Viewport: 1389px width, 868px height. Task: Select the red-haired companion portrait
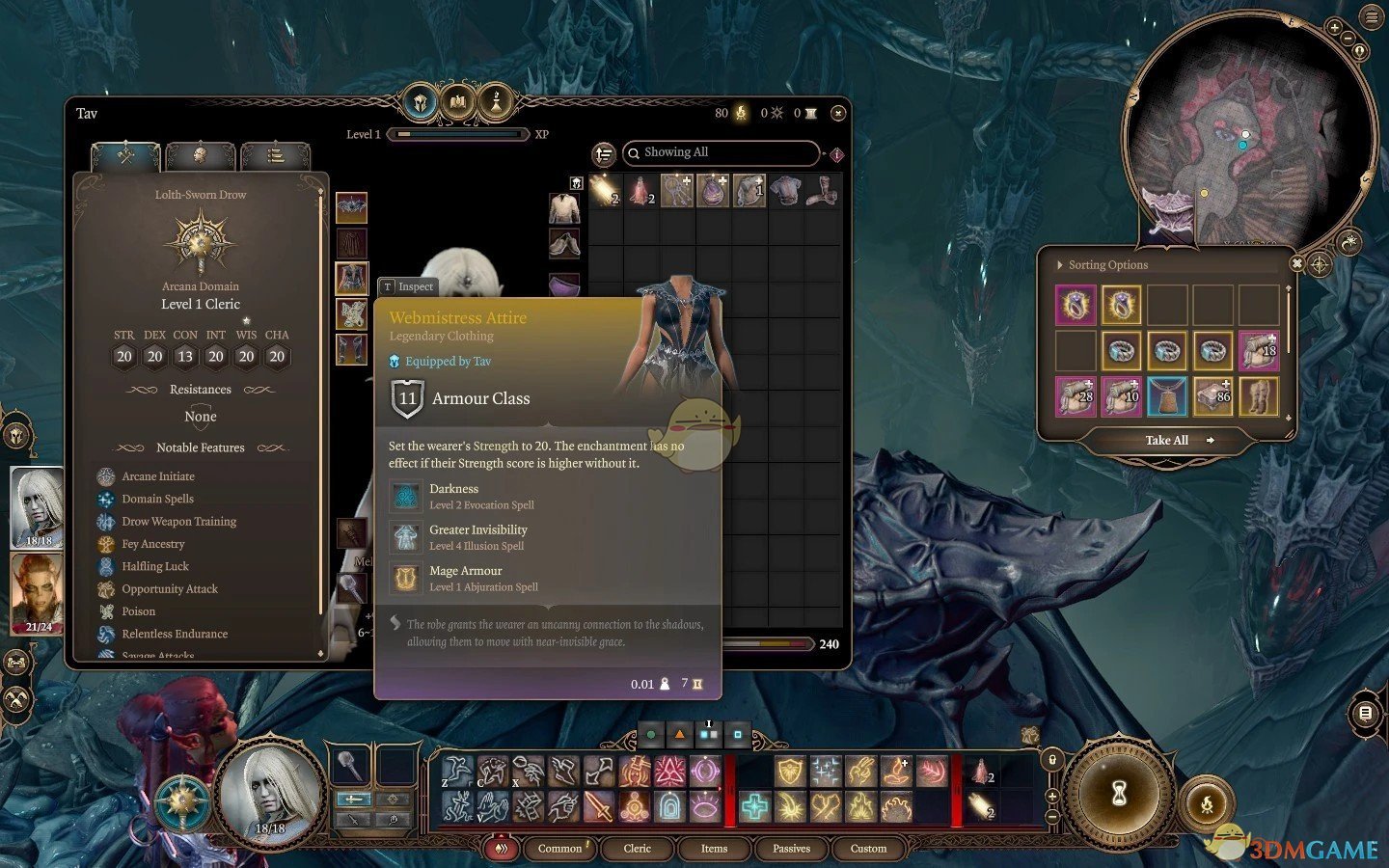point(37,591)
